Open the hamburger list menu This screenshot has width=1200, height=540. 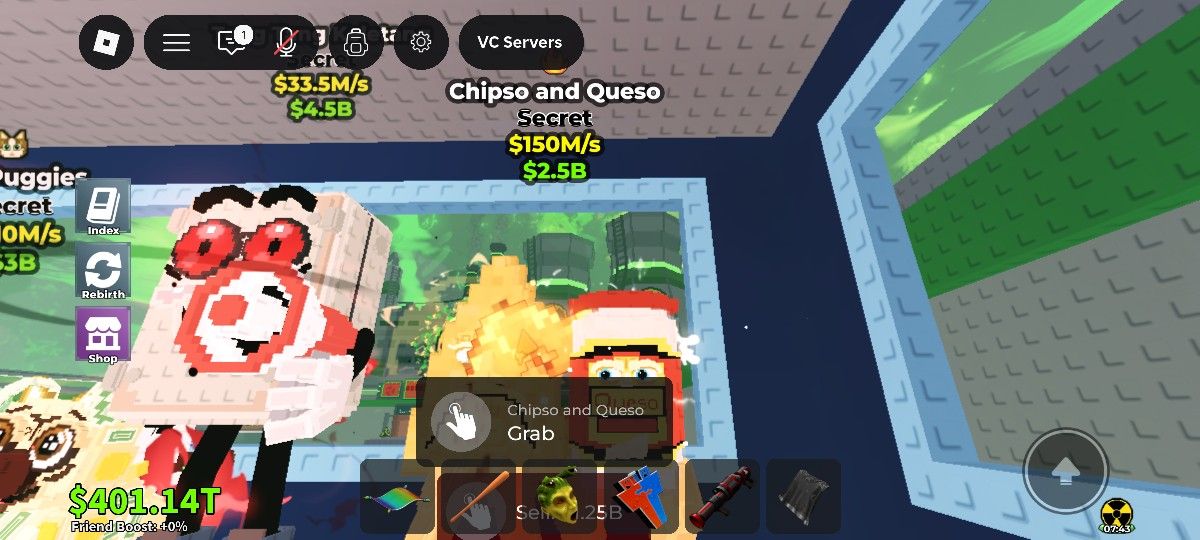point(177,42)
